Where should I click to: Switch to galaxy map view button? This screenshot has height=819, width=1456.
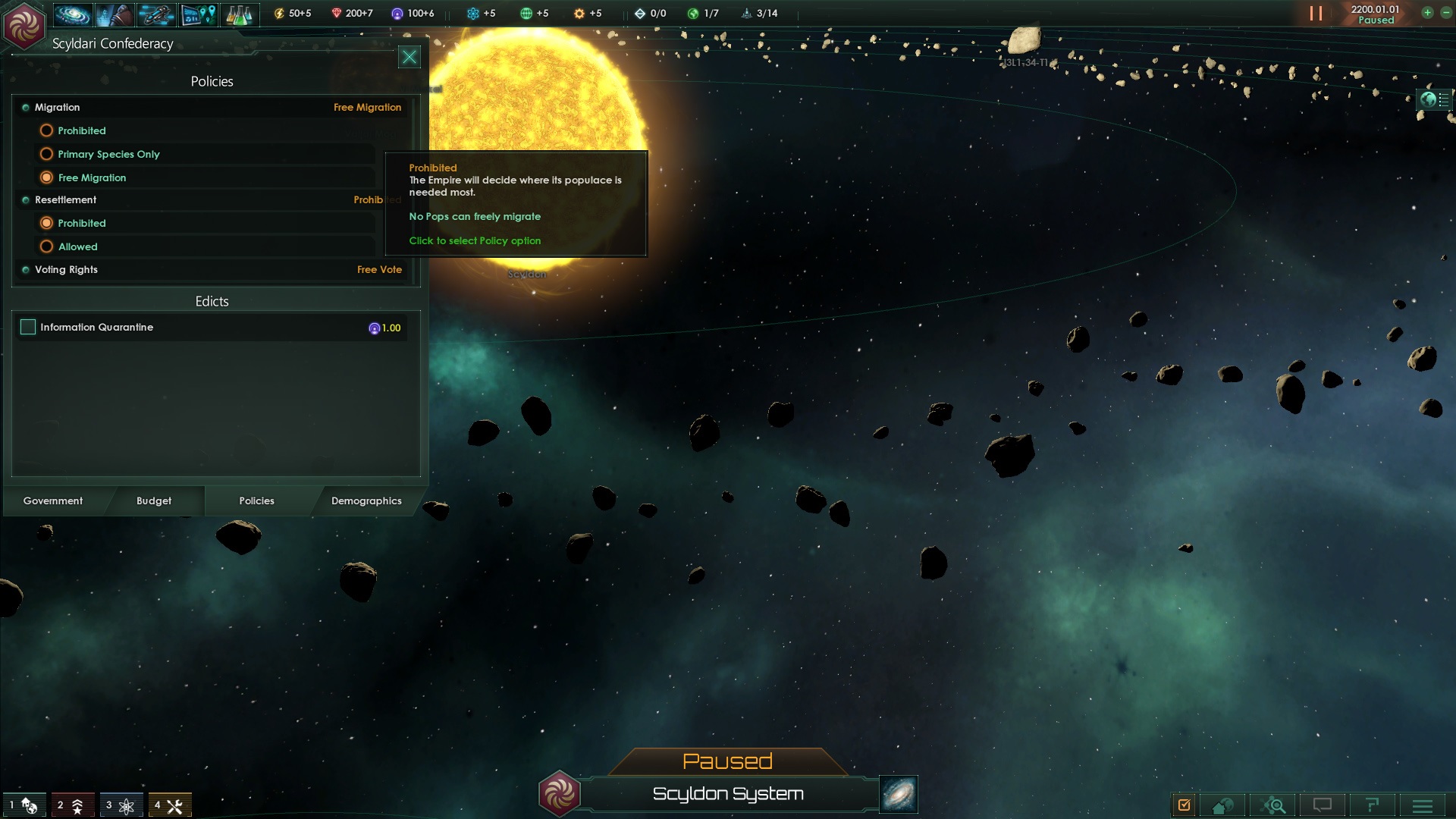coord(899,794)
